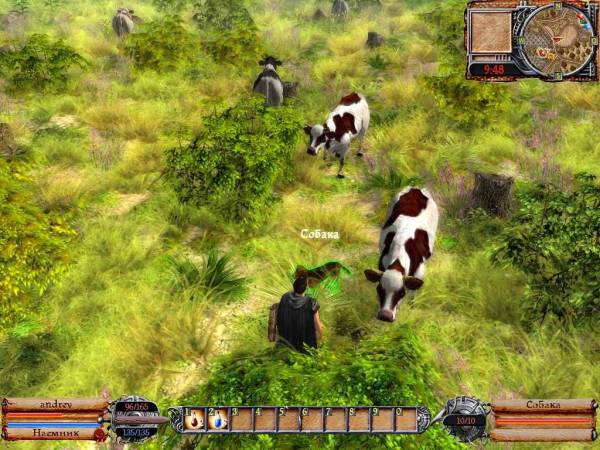Click the circular minimap
The height and width of the screenshot is (450, 600).
pyautogui.click(x=555, y=40)
